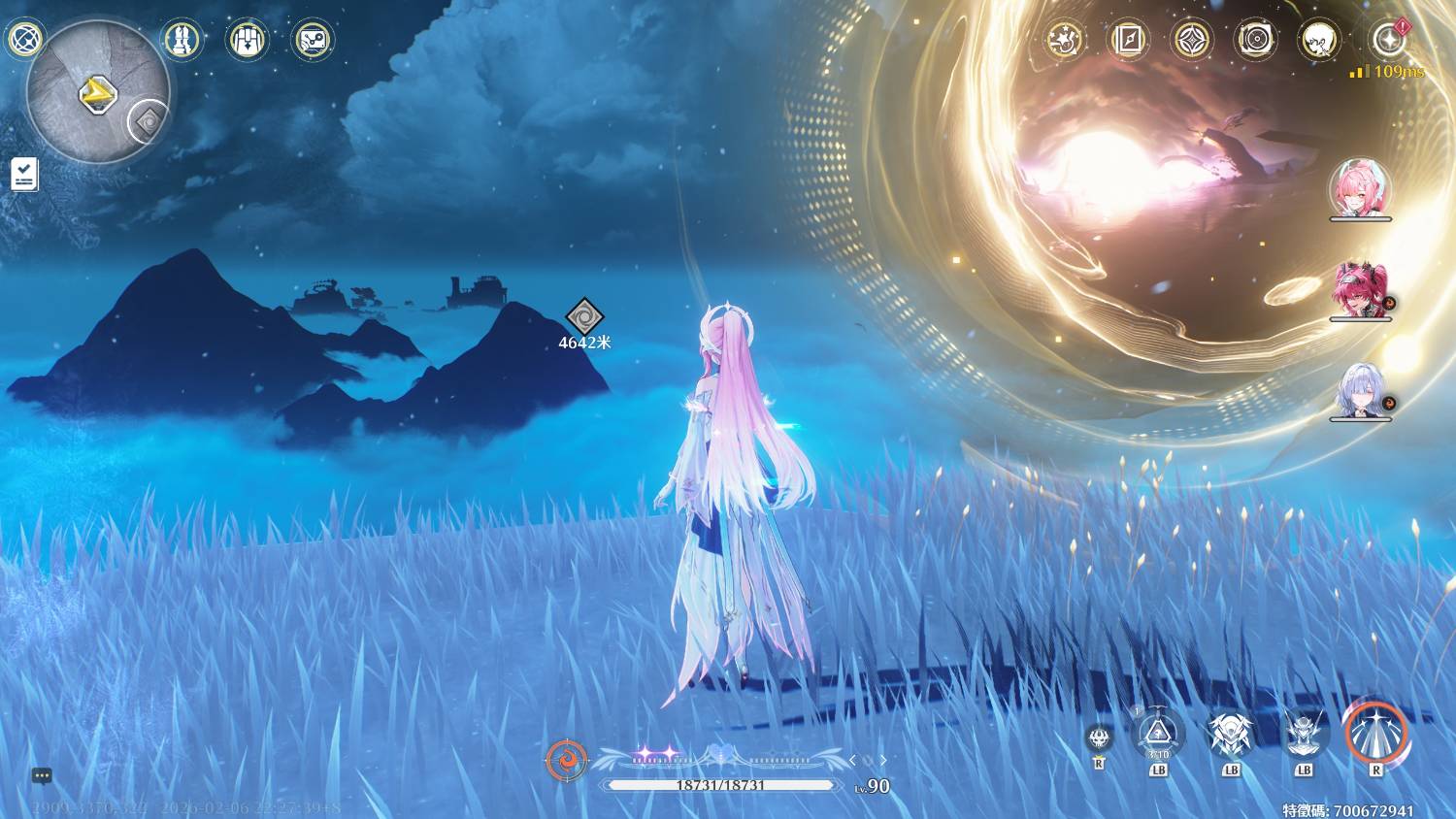Select the screen-with-nodes icon
Screen dimensions: 1456x819
click(313, 40)
